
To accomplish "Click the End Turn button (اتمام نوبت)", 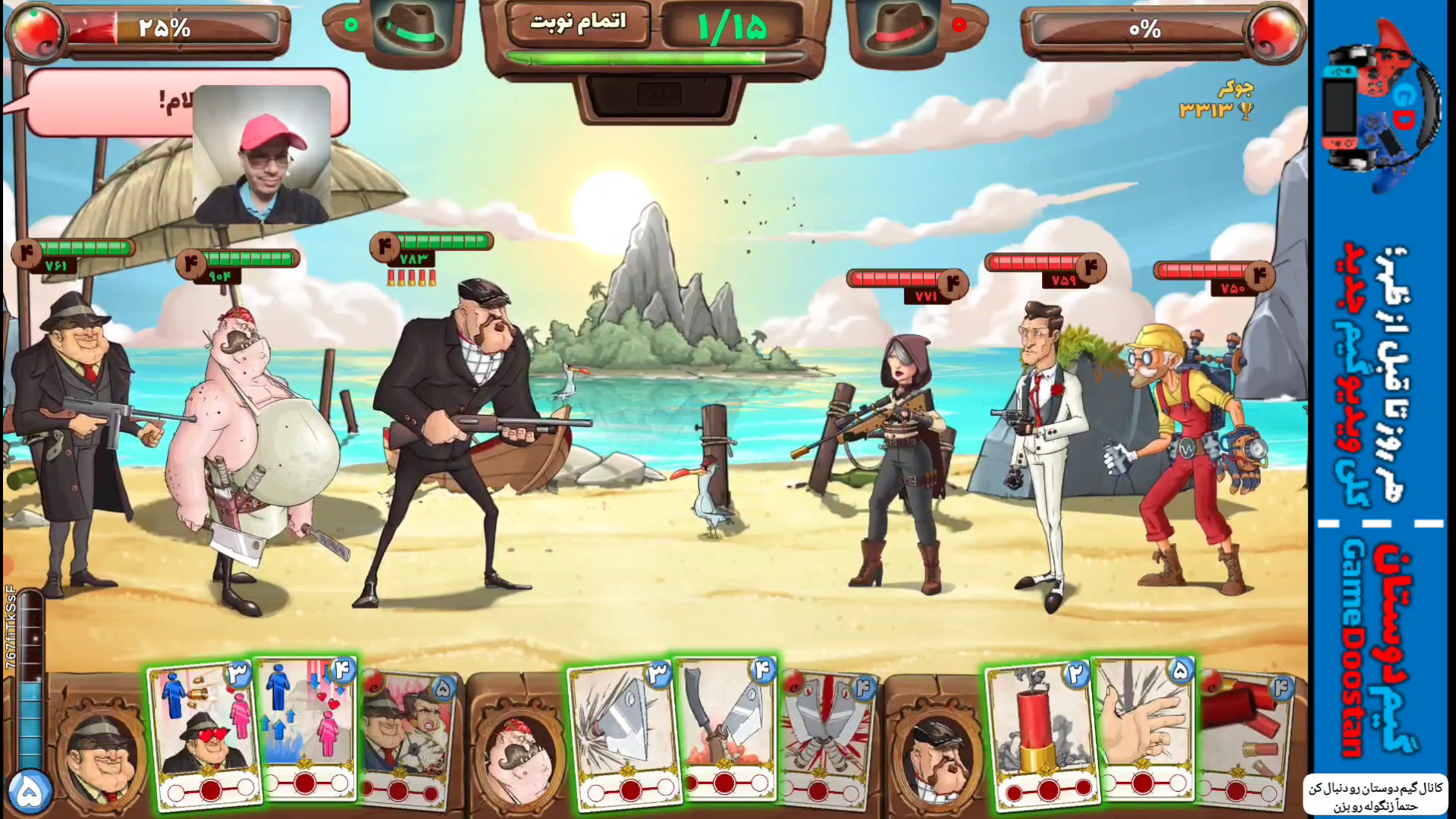I will pos(578,23).
